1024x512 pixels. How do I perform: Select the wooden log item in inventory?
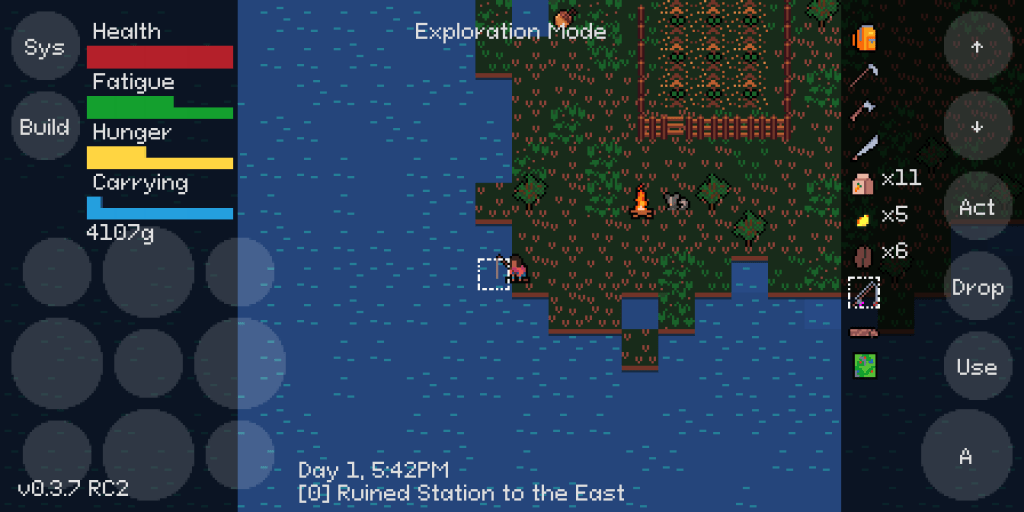point(864,331)
